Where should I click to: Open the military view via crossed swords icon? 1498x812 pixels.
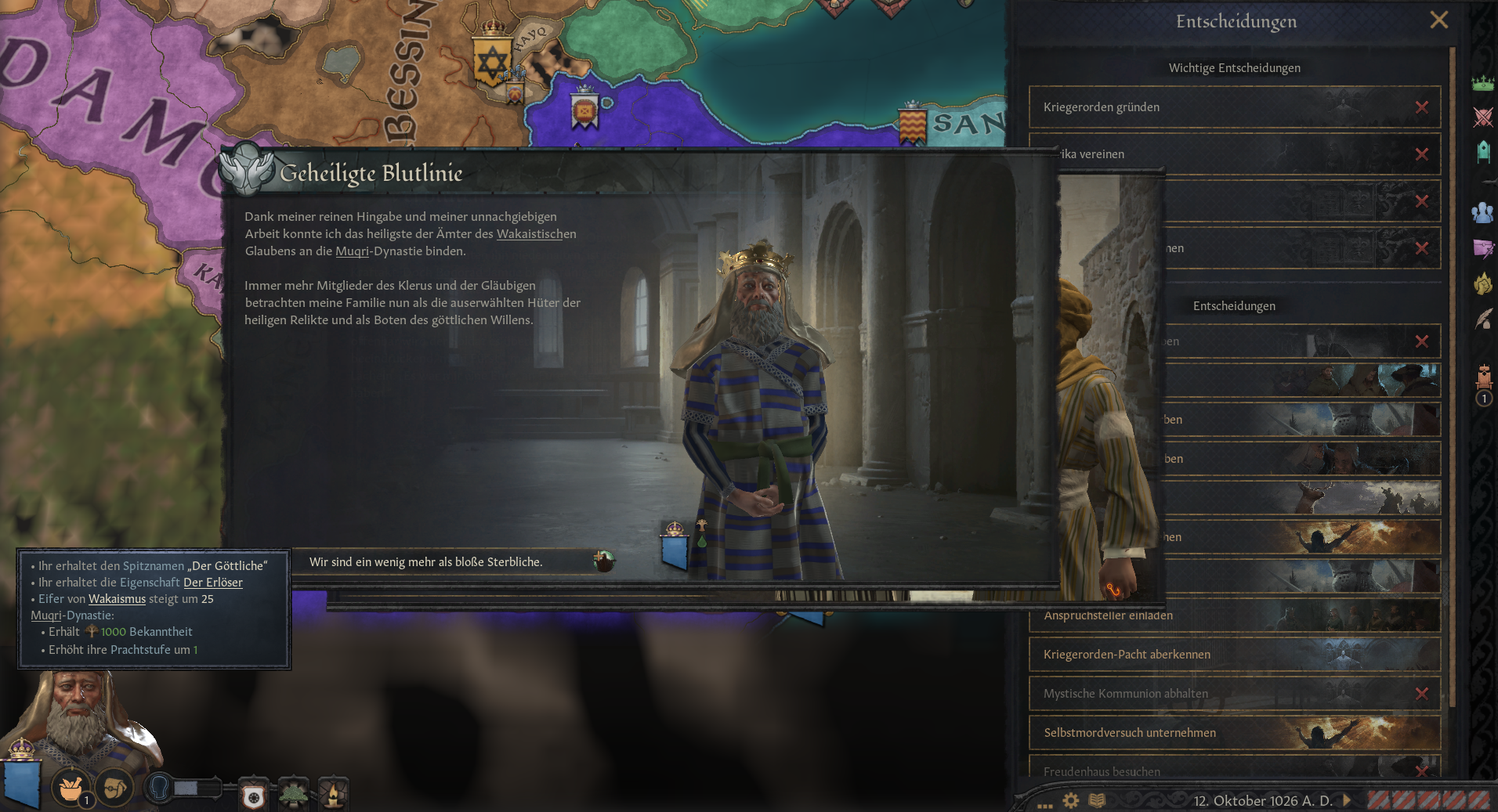pos(1482,118)
